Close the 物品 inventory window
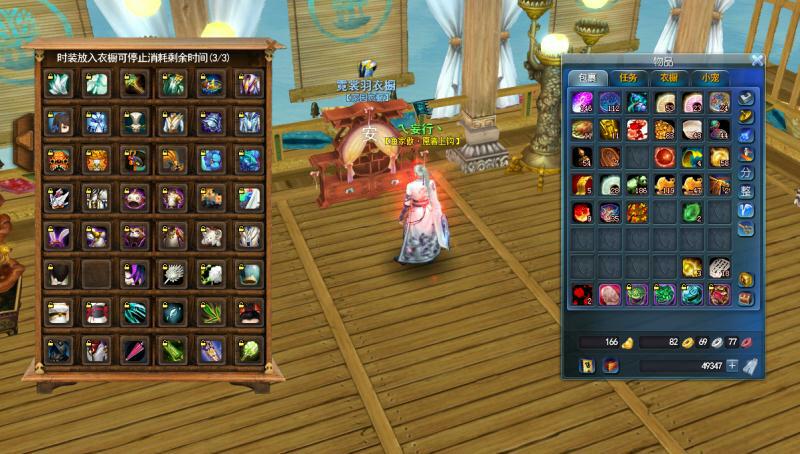 [757, 60]
